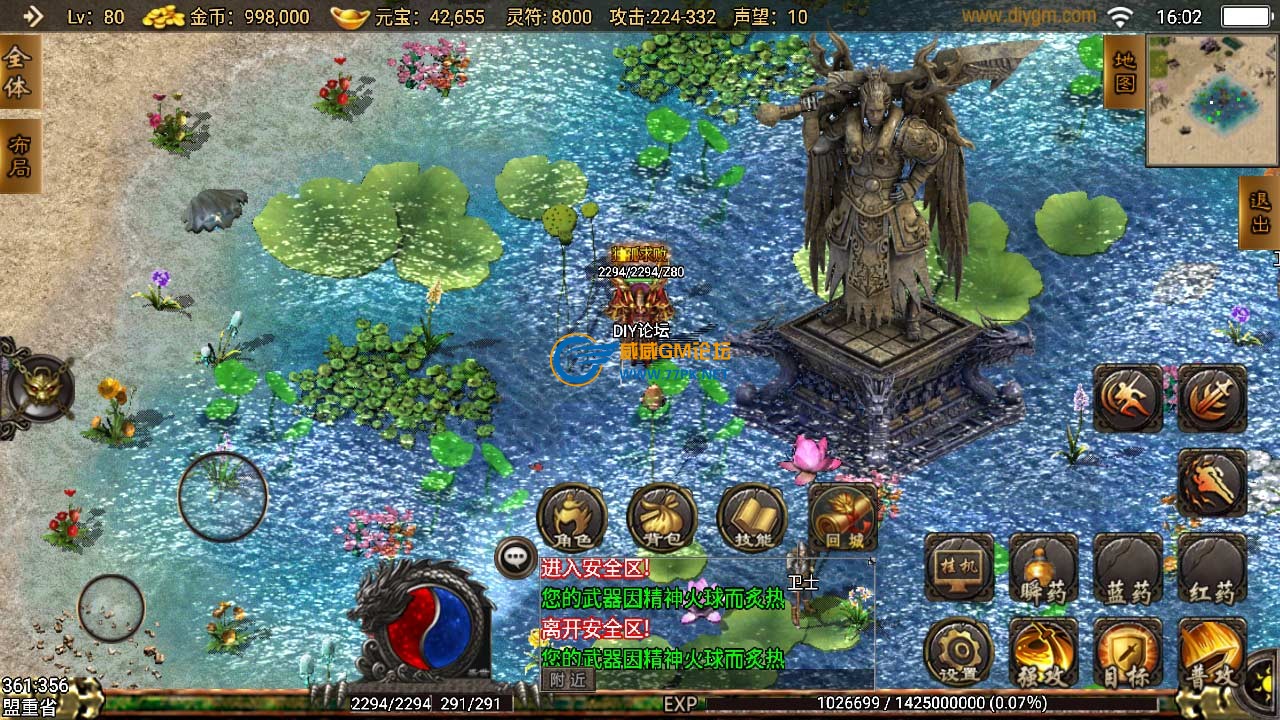Screen dimensions: 1280x720
Task: Open the minimap
Action: [x=1212, y=100]
